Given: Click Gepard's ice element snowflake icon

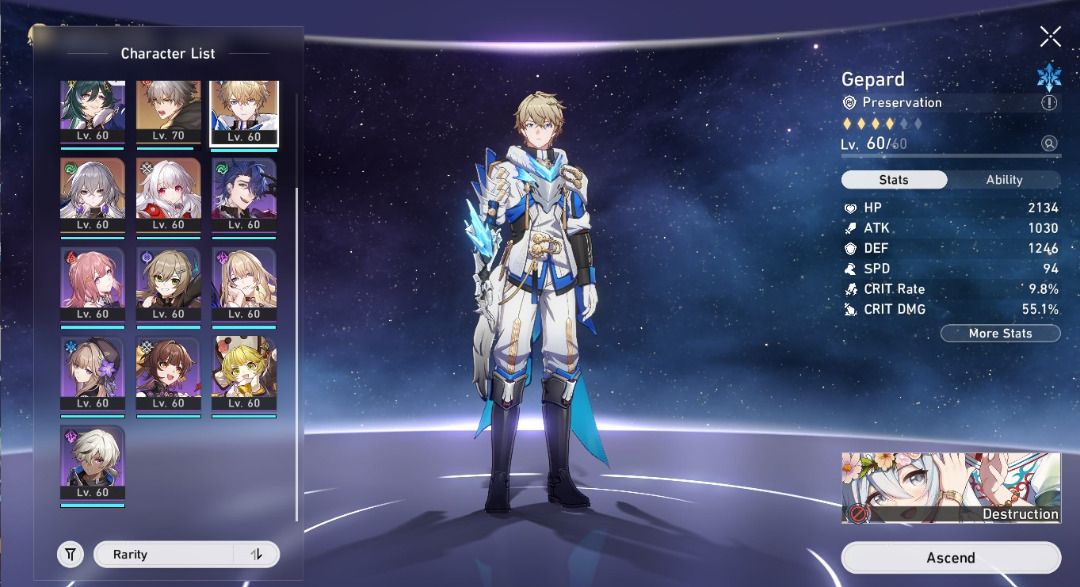Looking at the screenshot, I should 1049,76.
